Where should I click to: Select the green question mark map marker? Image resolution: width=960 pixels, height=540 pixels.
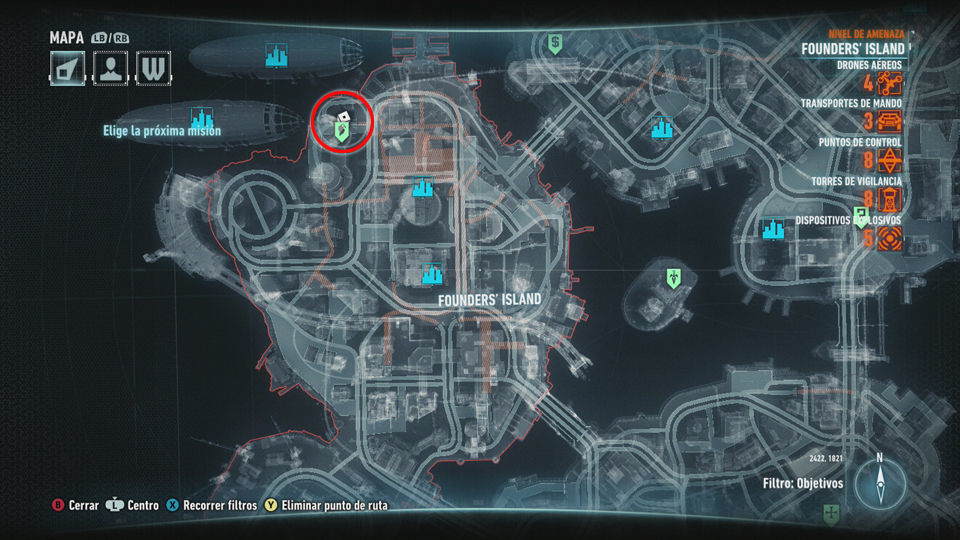point(860,218)
